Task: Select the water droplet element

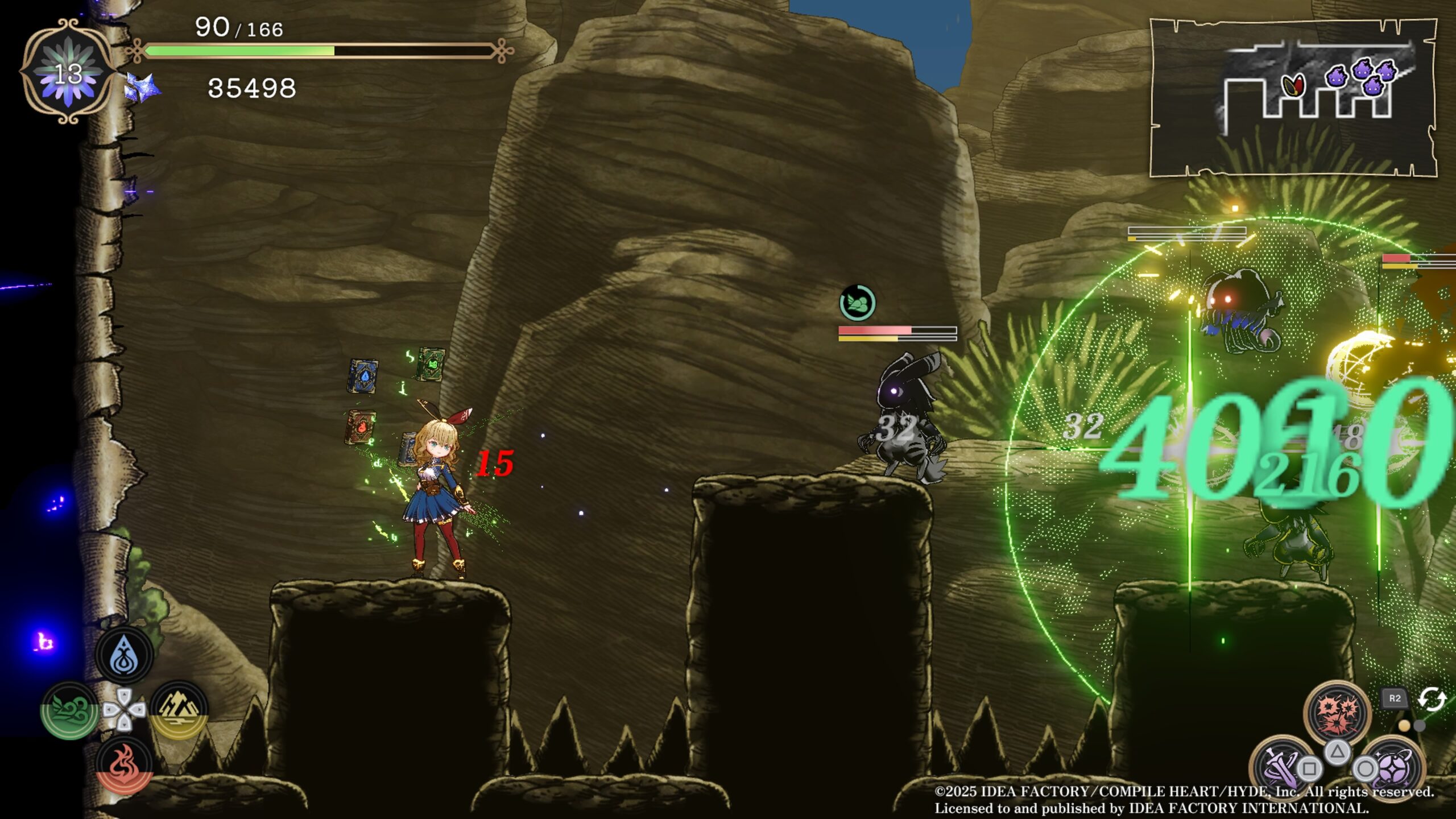Action: tap(124, 656)
